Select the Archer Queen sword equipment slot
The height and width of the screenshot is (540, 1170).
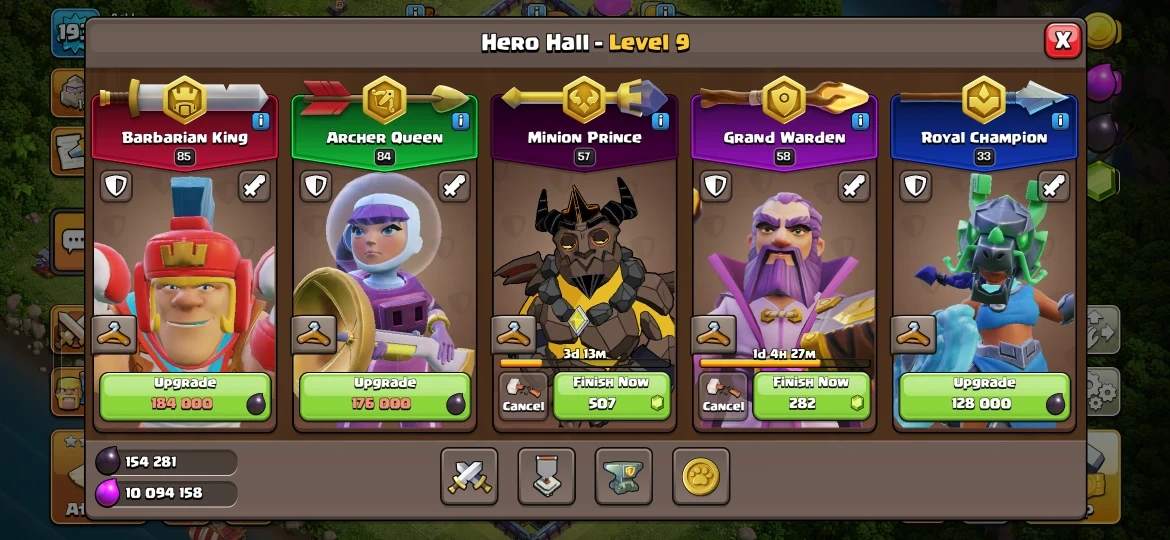pos(454,186)
